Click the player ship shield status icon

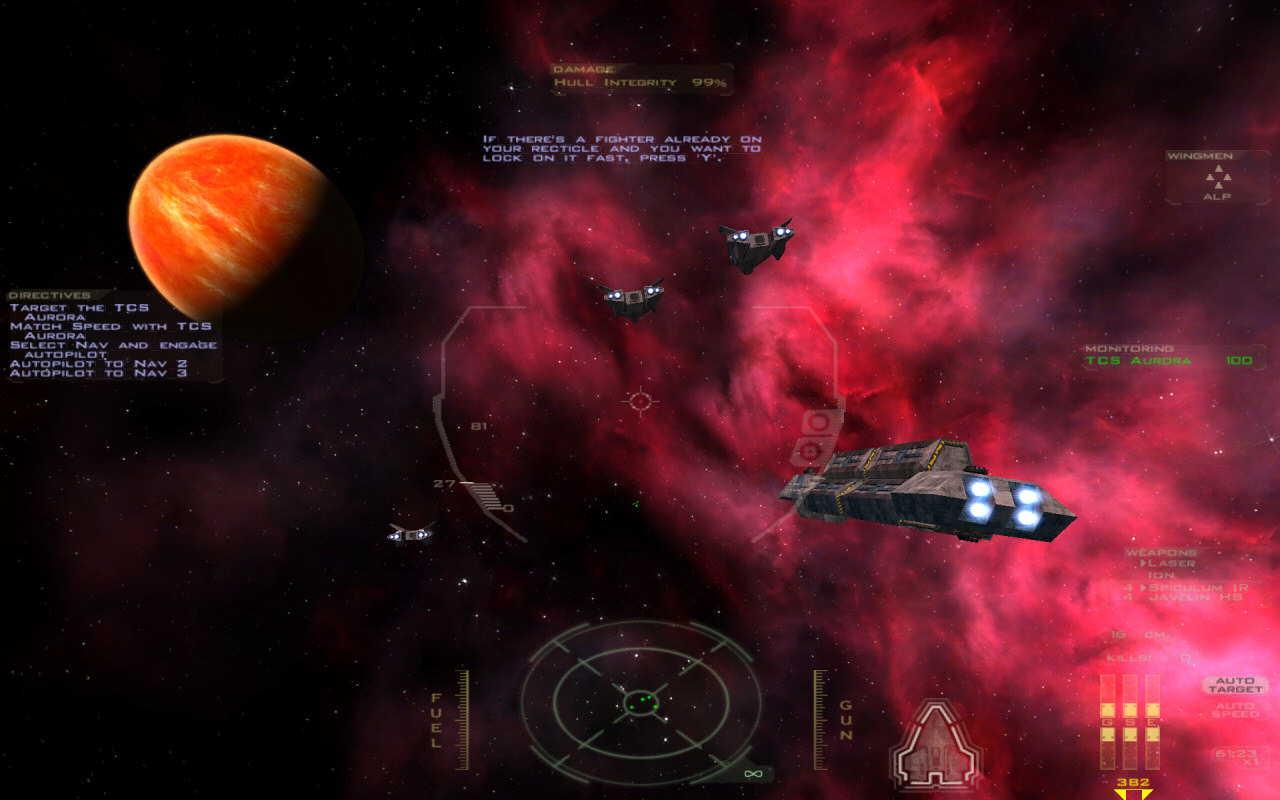pyautogui.click(x=935, y=745)
